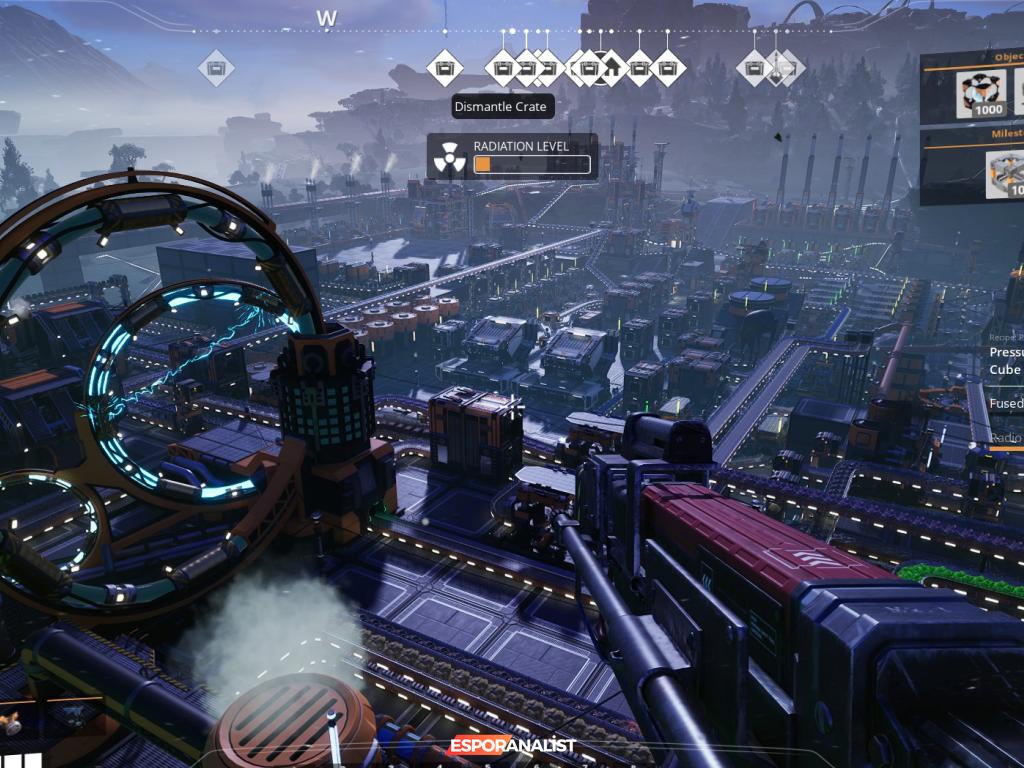1024x768 pixels.
Task: Select the objective item icon showing 1000
Action: [x=981, y=95]
